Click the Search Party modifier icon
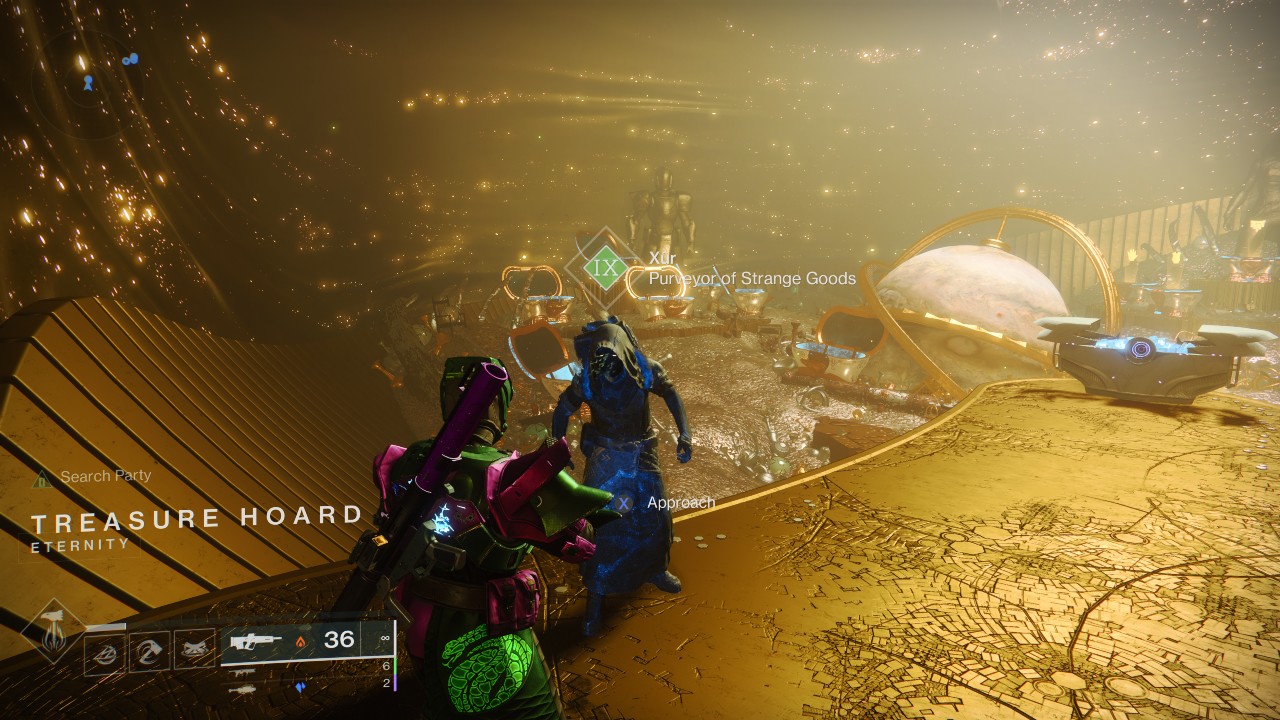Screen dimensions: 1280x720 tap(42, 476)
